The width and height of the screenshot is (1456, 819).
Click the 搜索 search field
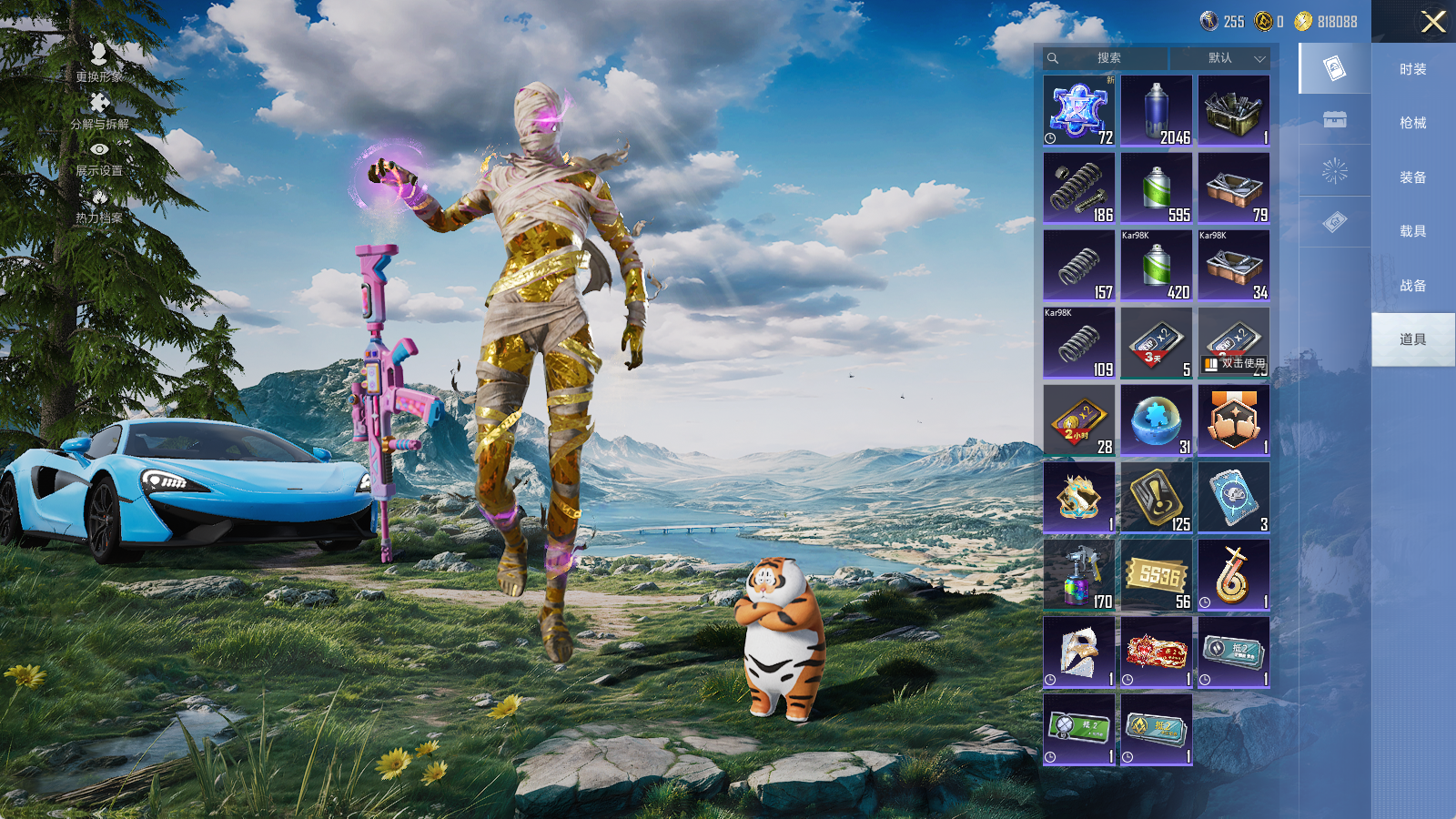tap(1107, 58)
